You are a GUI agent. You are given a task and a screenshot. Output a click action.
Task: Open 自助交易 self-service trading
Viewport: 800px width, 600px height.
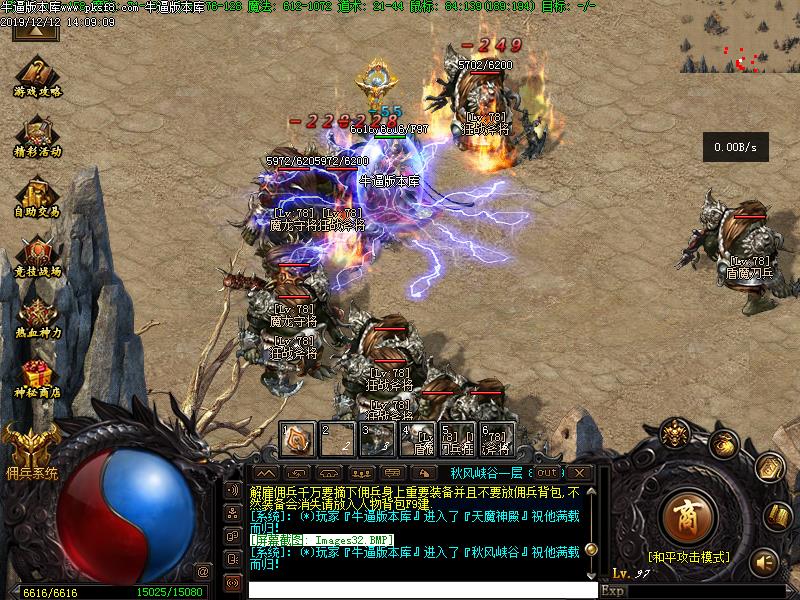coord(37,196)
